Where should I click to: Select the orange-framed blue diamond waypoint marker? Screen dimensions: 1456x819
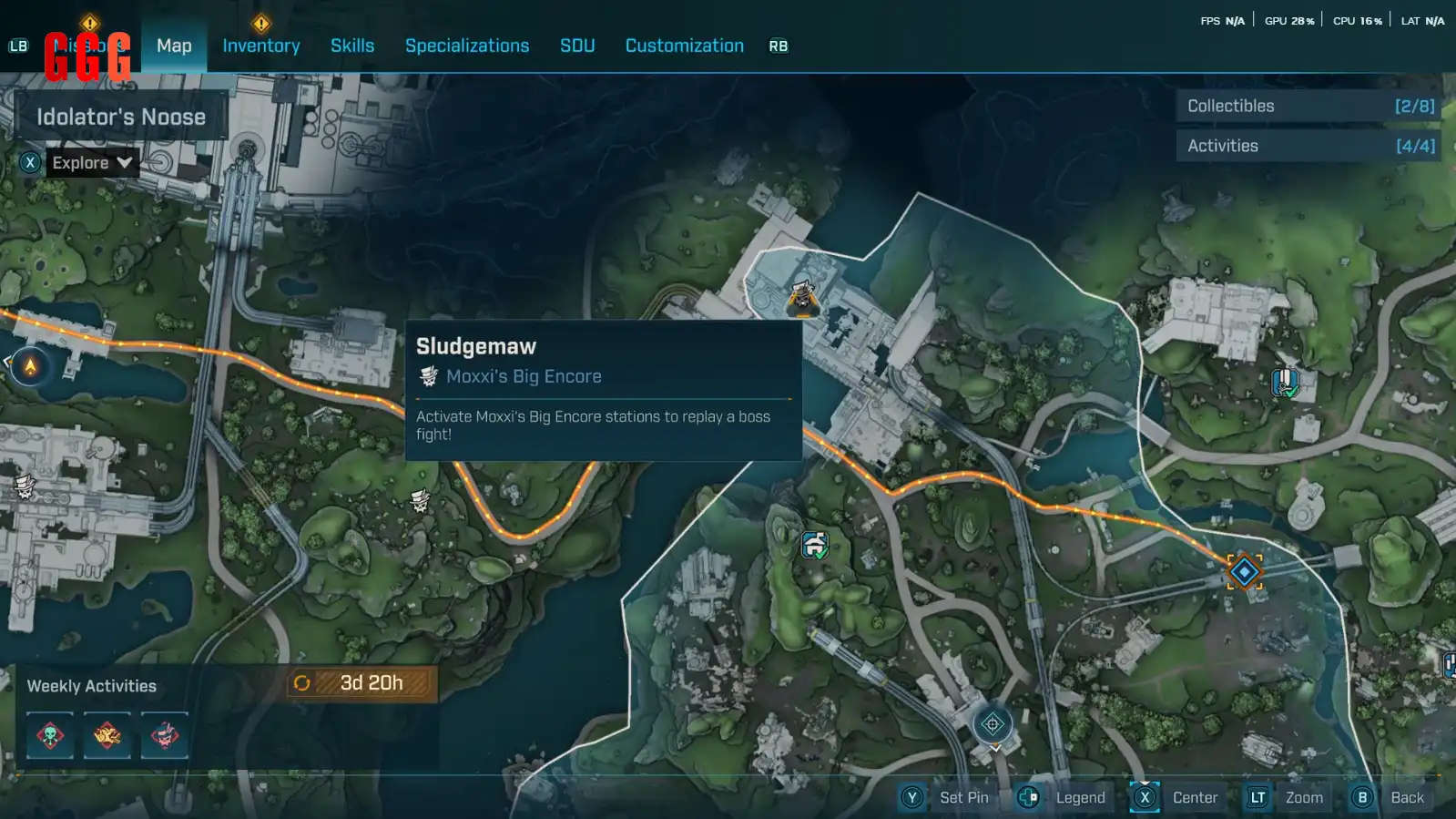pos(1244,572)
